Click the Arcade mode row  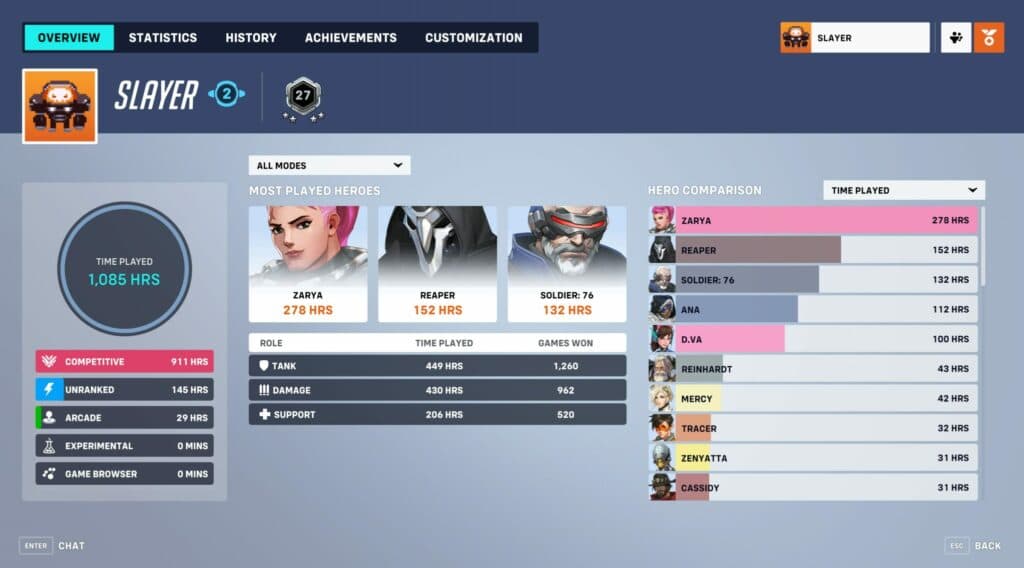(125, 417)
